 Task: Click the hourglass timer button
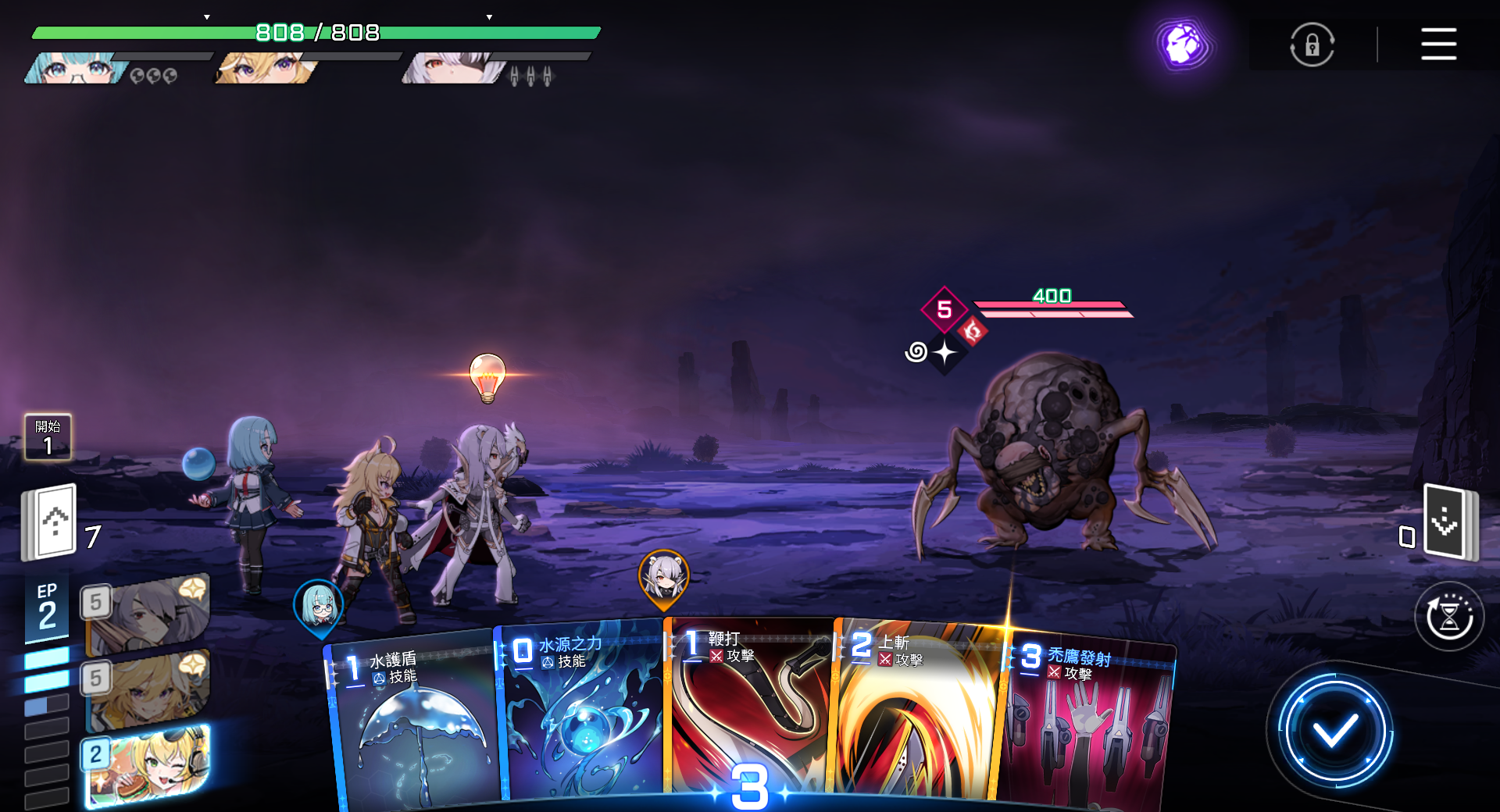point(1448,617)
